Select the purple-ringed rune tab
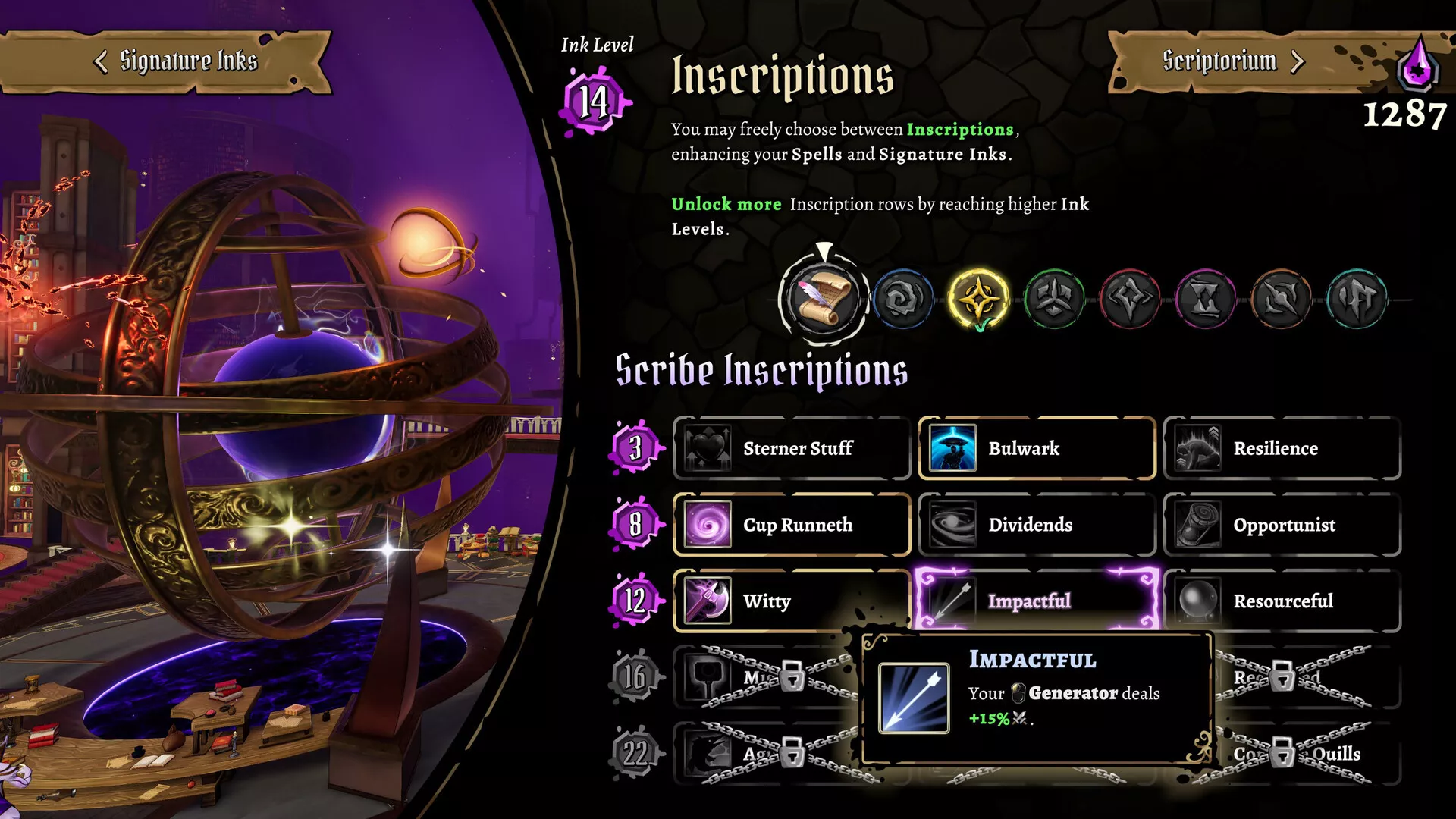Screen dimensions: 1456x819 click(x=1206, y=299)
